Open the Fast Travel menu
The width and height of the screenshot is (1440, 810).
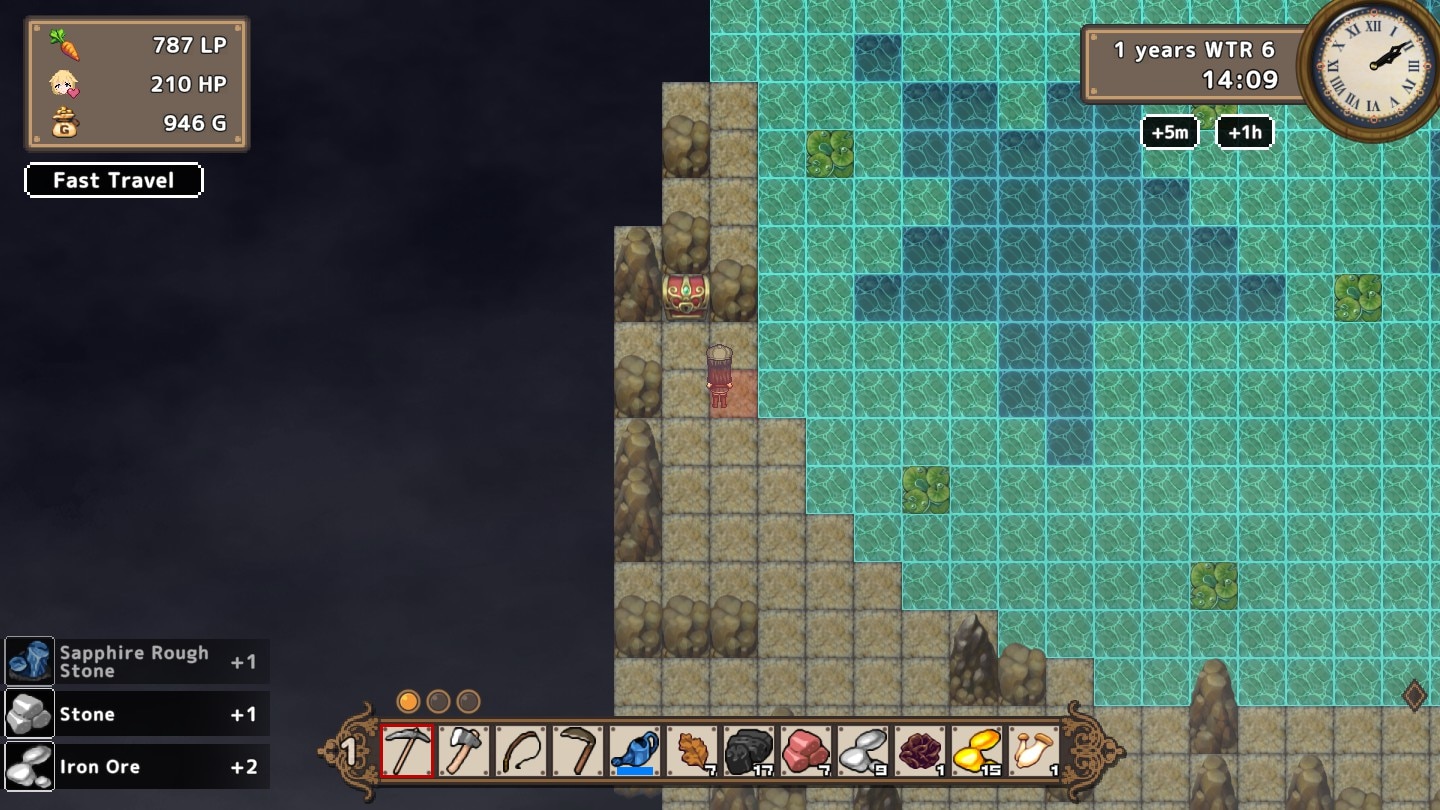(x=114, y=180)
